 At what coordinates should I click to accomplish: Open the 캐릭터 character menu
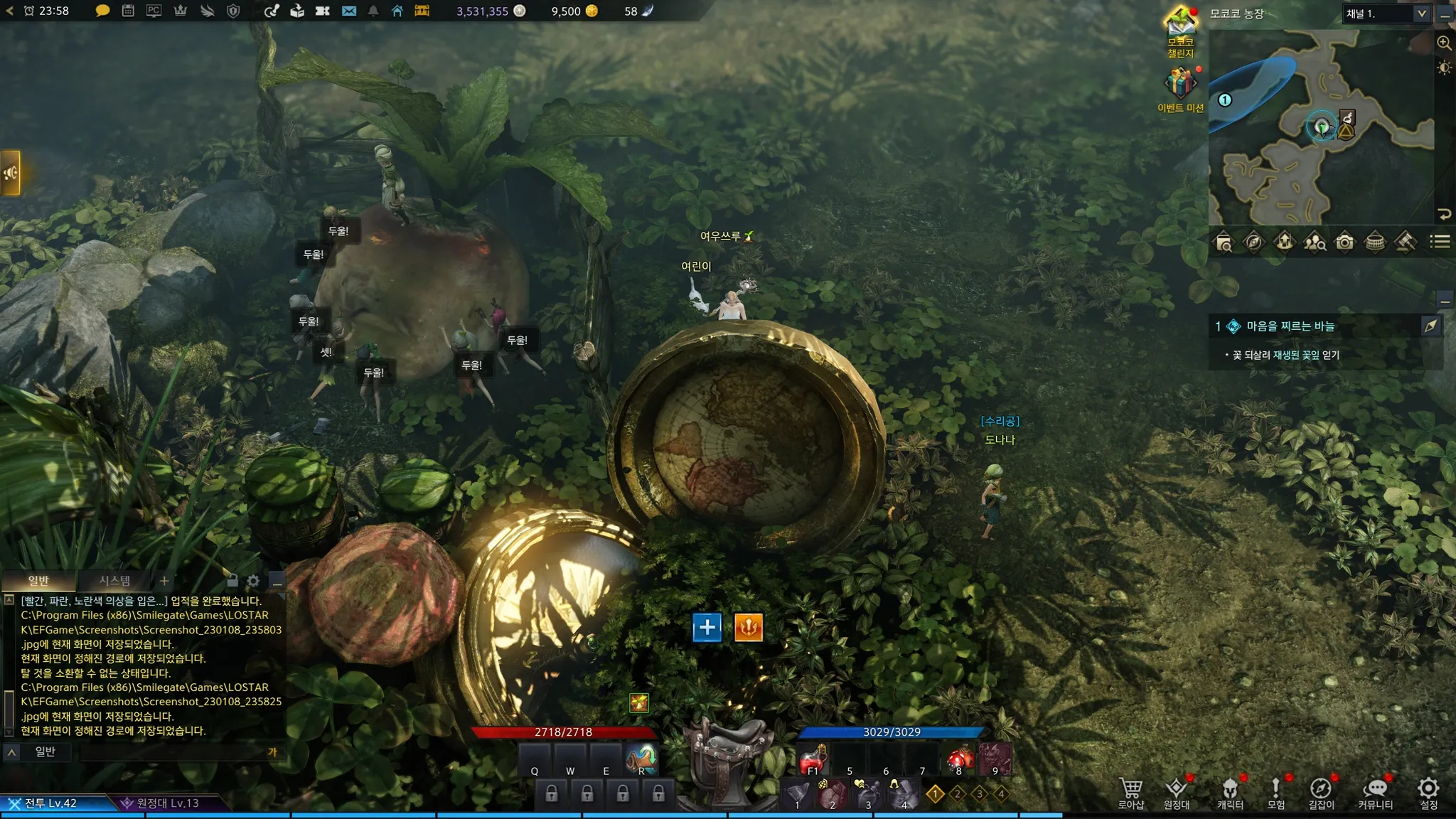1230,793
